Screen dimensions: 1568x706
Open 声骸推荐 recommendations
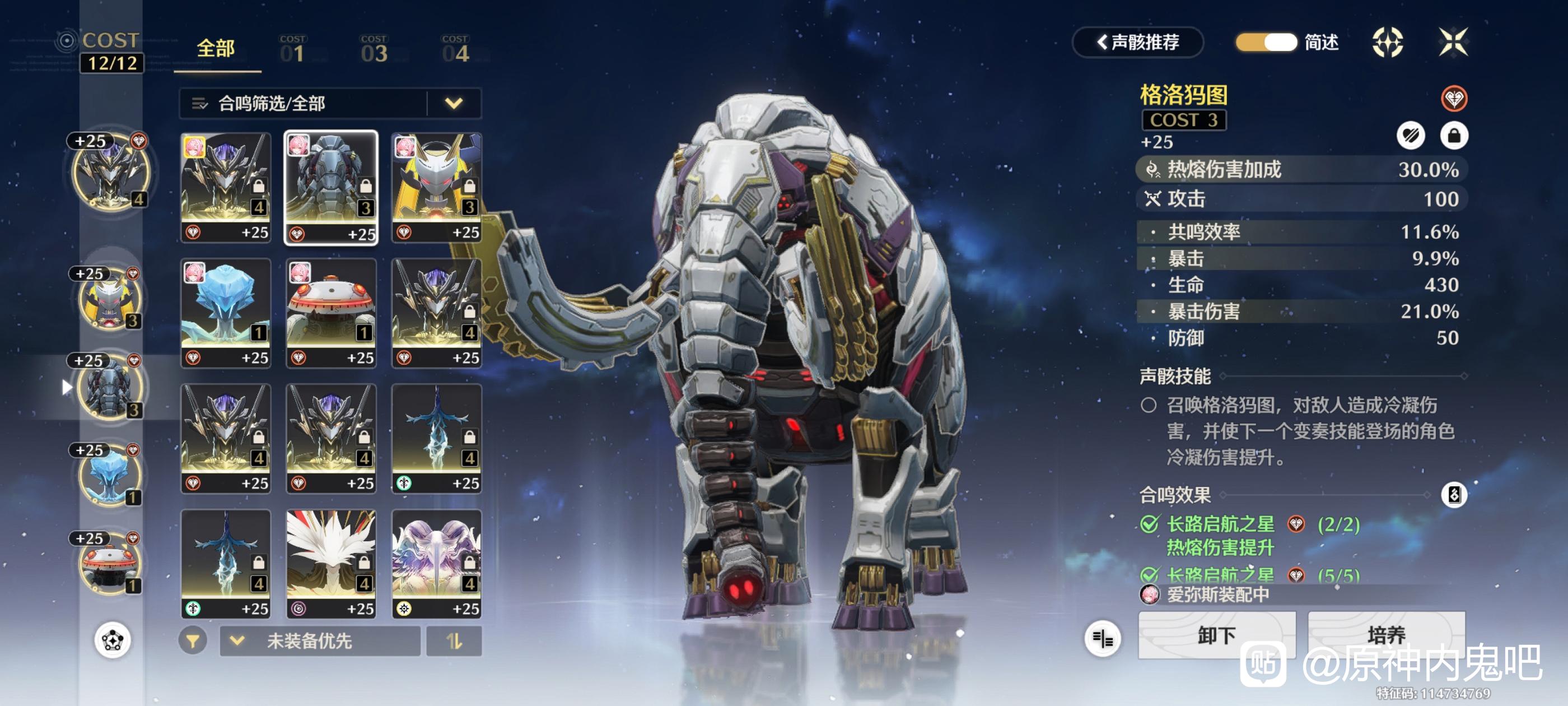click(1137, 42)
